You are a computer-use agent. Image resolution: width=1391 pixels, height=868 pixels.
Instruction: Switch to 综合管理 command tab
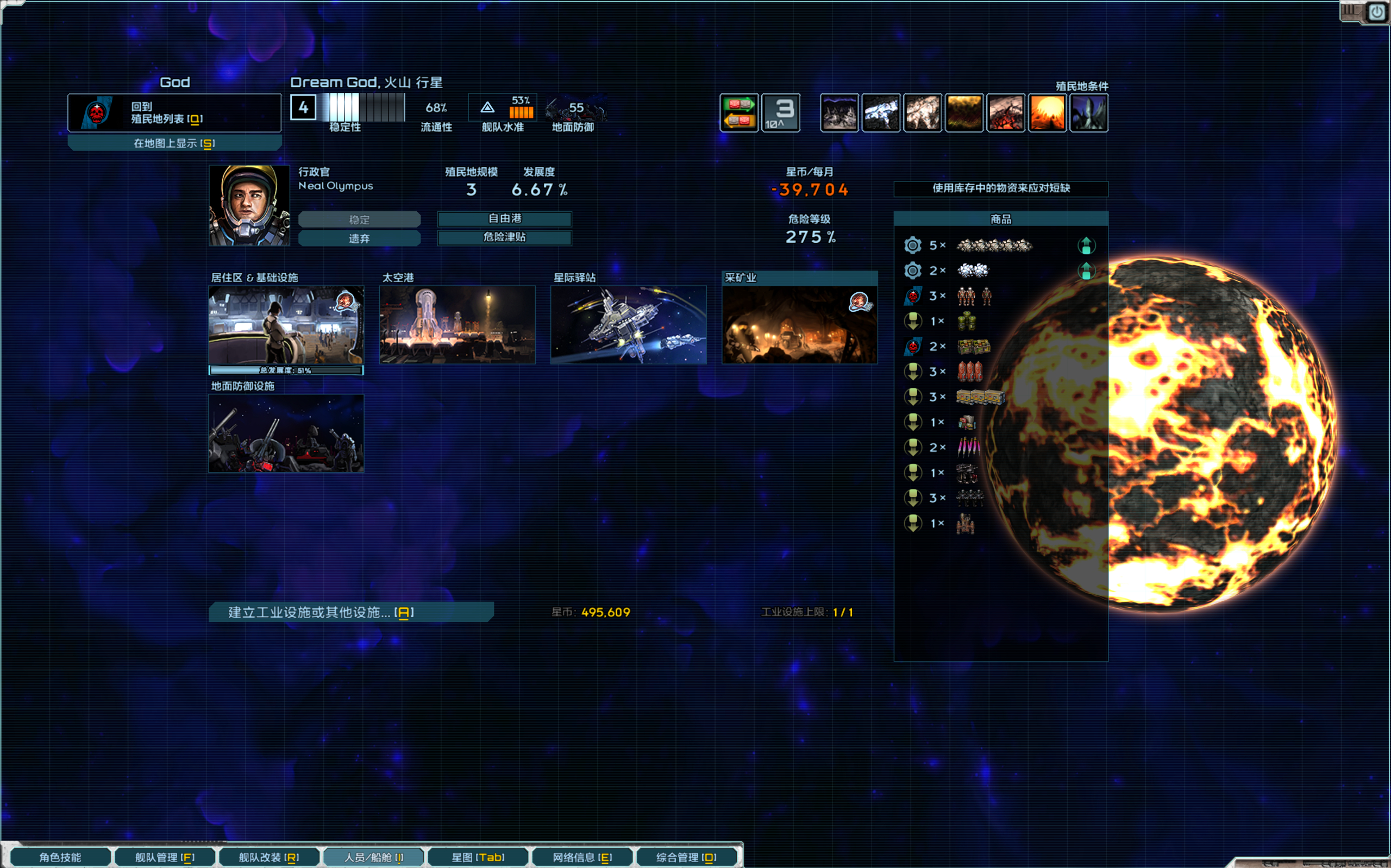click(686, 857)
